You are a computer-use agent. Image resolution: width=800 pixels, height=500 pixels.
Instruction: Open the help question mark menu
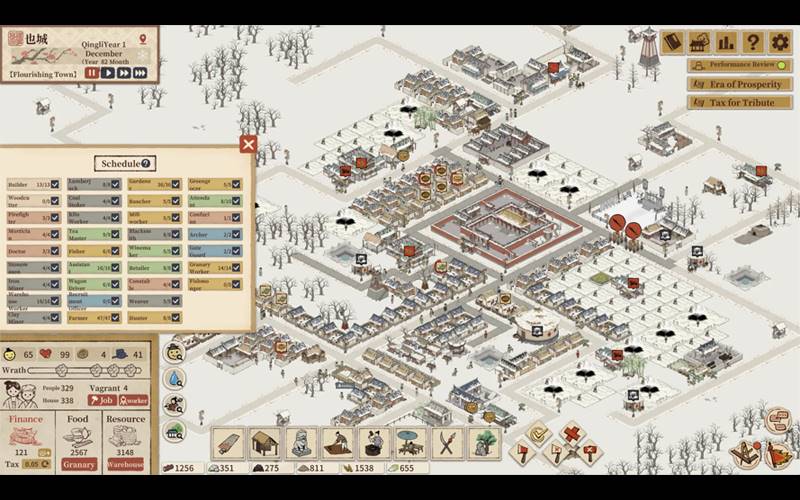point(753,42)
